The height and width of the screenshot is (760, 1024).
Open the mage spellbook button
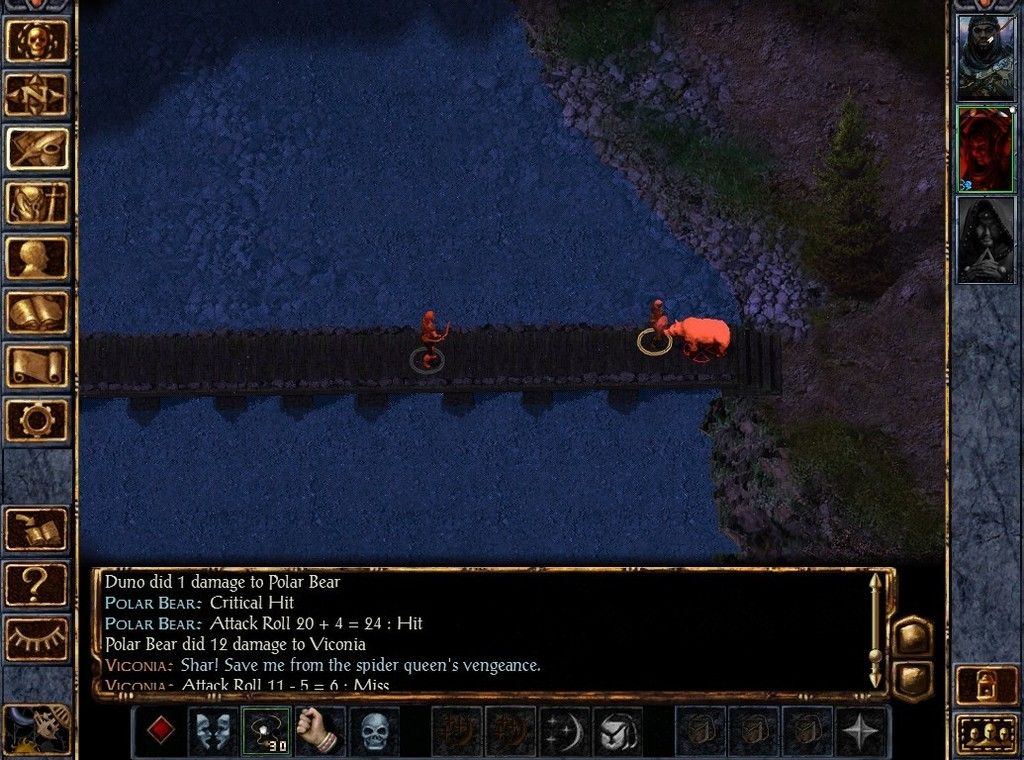coord(38,311)
